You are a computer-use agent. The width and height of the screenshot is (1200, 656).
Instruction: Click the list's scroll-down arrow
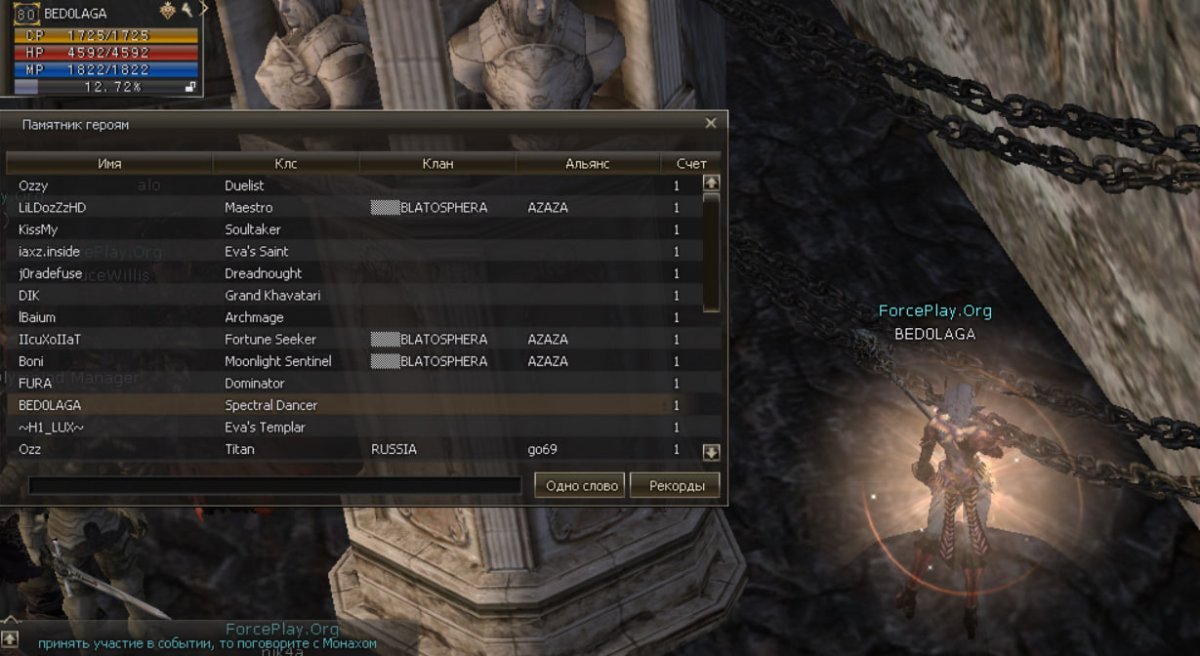(x=711, y=452)
